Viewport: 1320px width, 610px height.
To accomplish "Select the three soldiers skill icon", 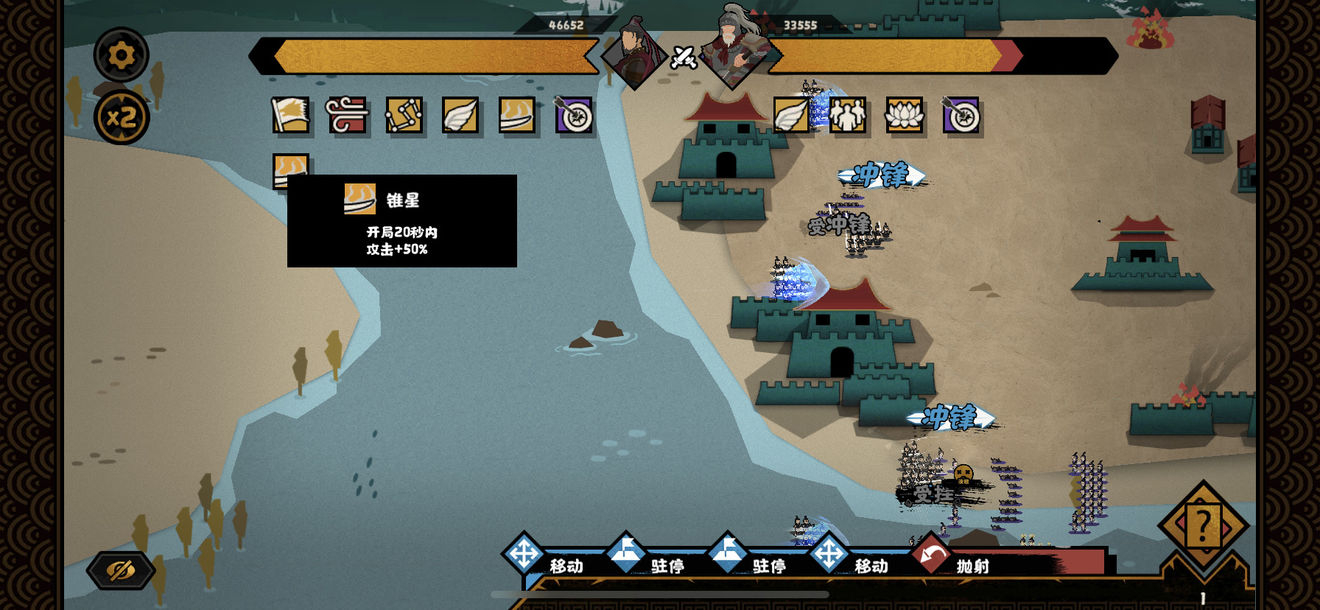I will pyautogui.click(x=848, y=115).
